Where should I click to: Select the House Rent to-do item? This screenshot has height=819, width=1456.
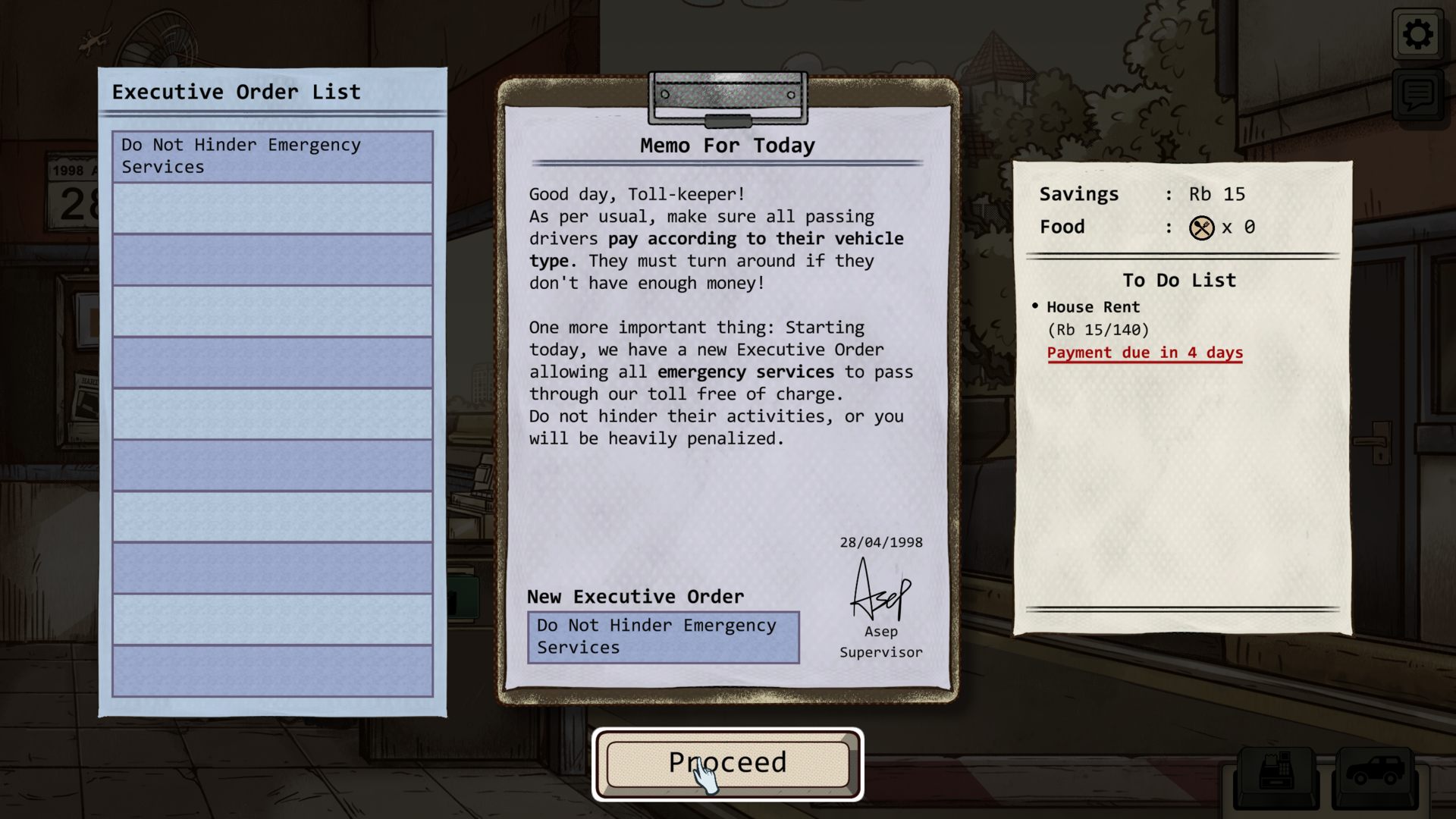(x=1093, y=307)
